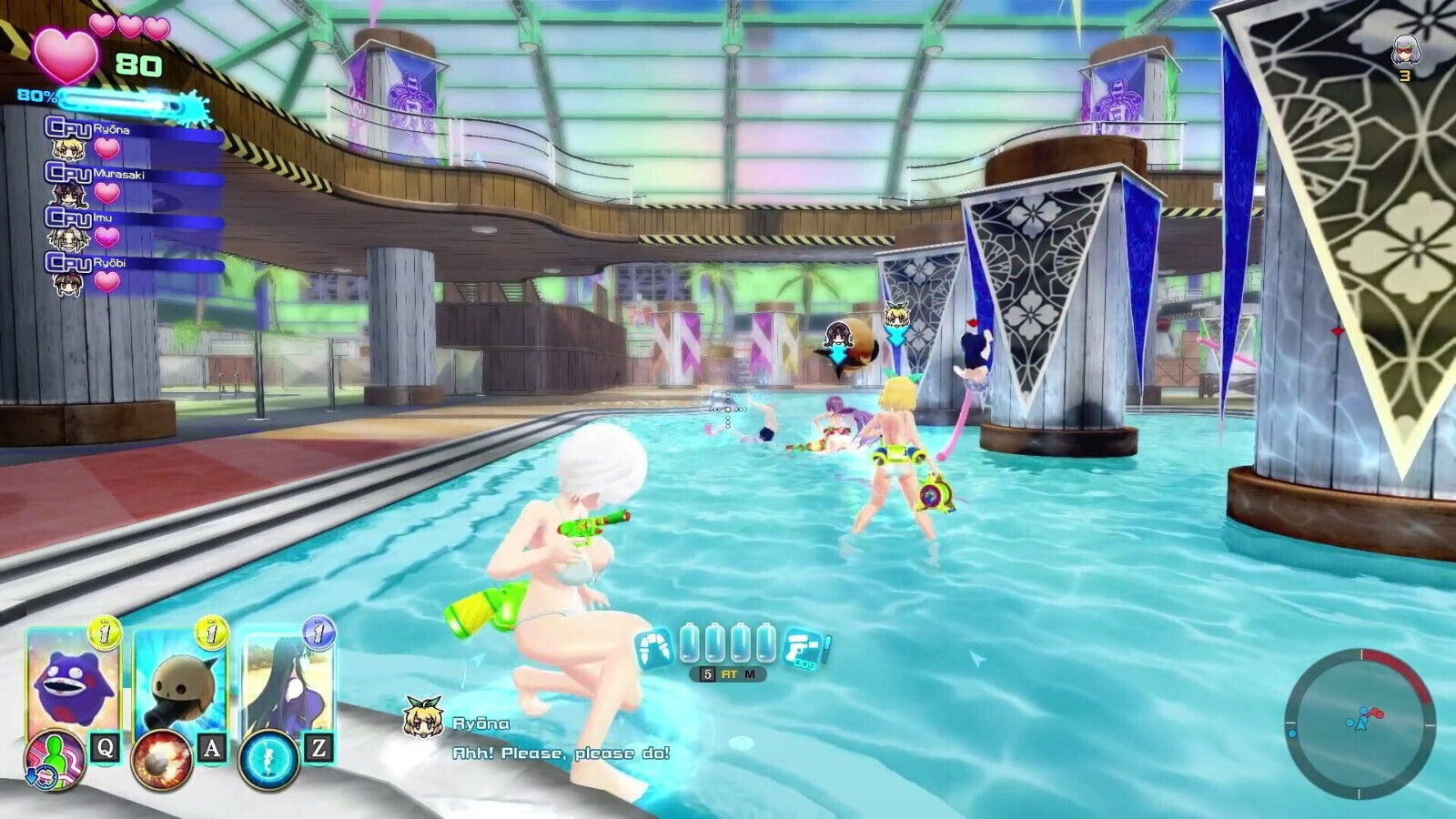
Task: Click the AT indicator beneath the water tanks
Action: (729, 673)
